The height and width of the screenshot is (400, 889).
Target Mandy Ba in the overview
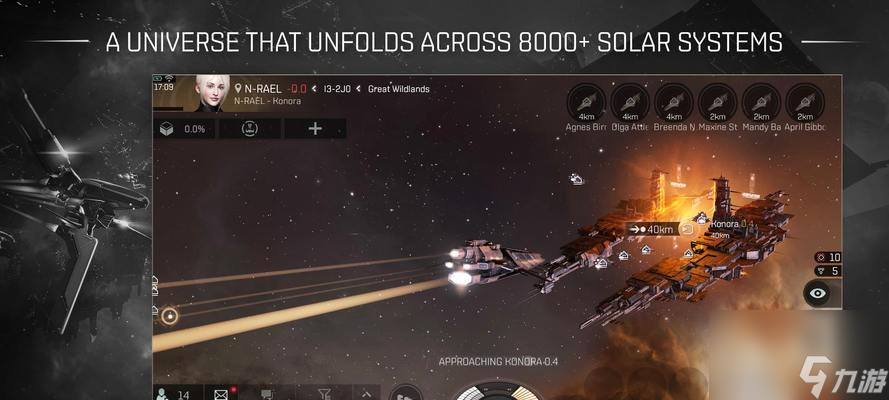point(762,101)
